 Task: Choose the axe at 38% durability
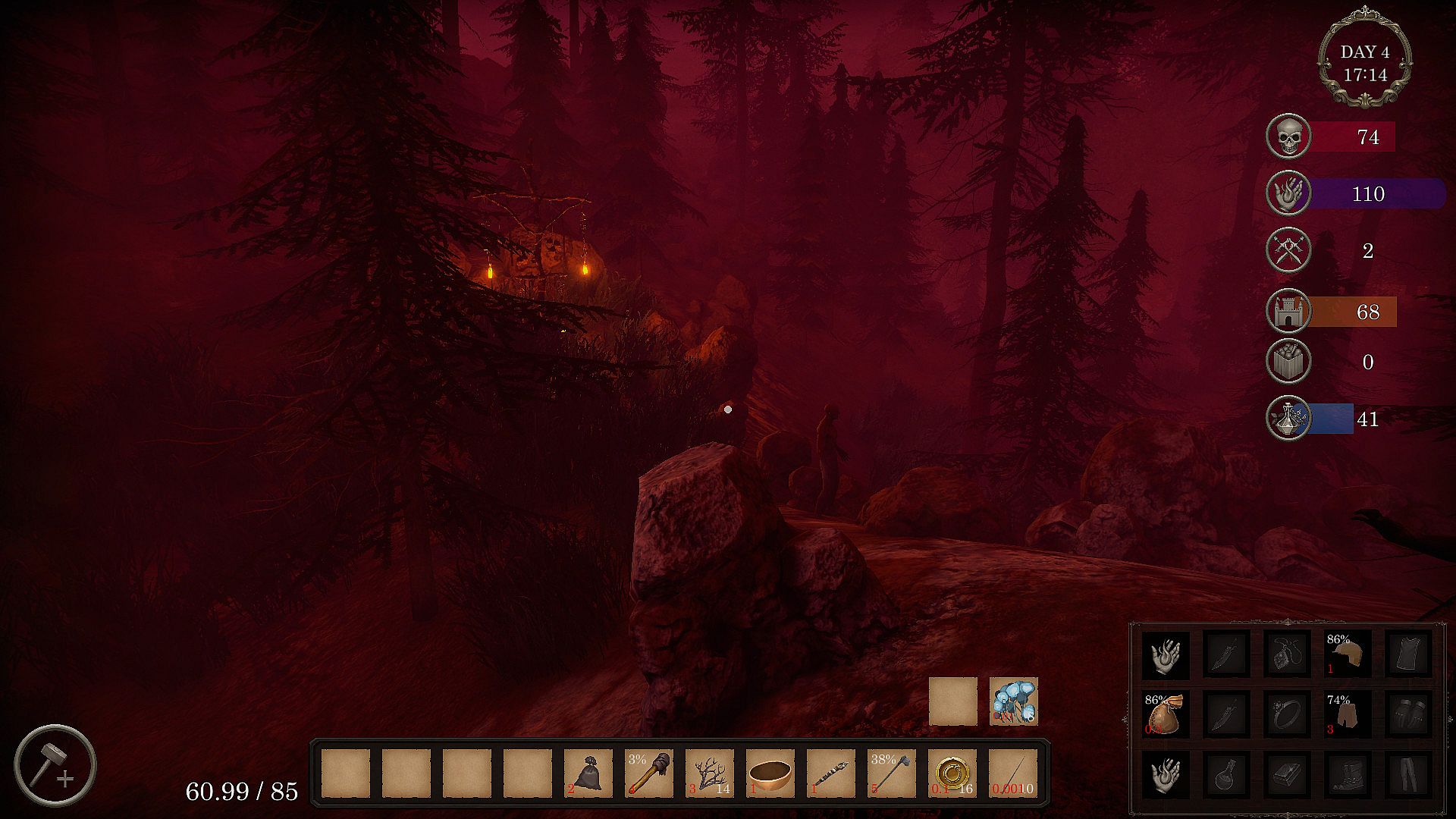891,773
